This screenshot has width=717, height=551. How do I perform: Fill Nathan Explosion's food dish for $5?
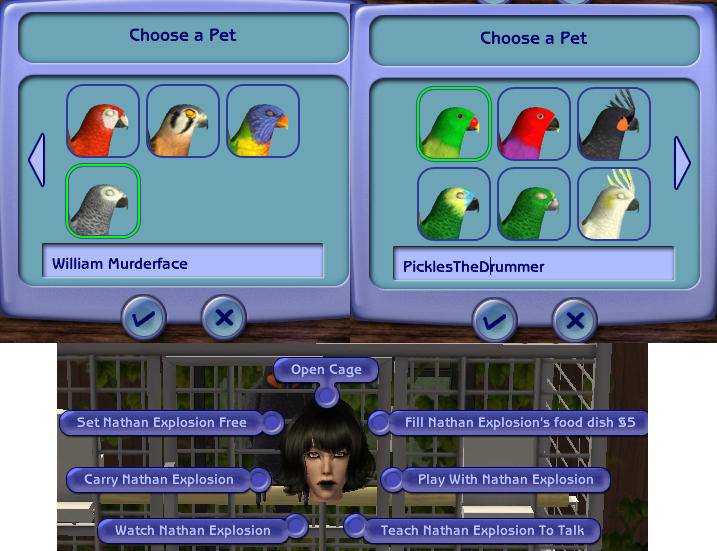coord(519,423)
